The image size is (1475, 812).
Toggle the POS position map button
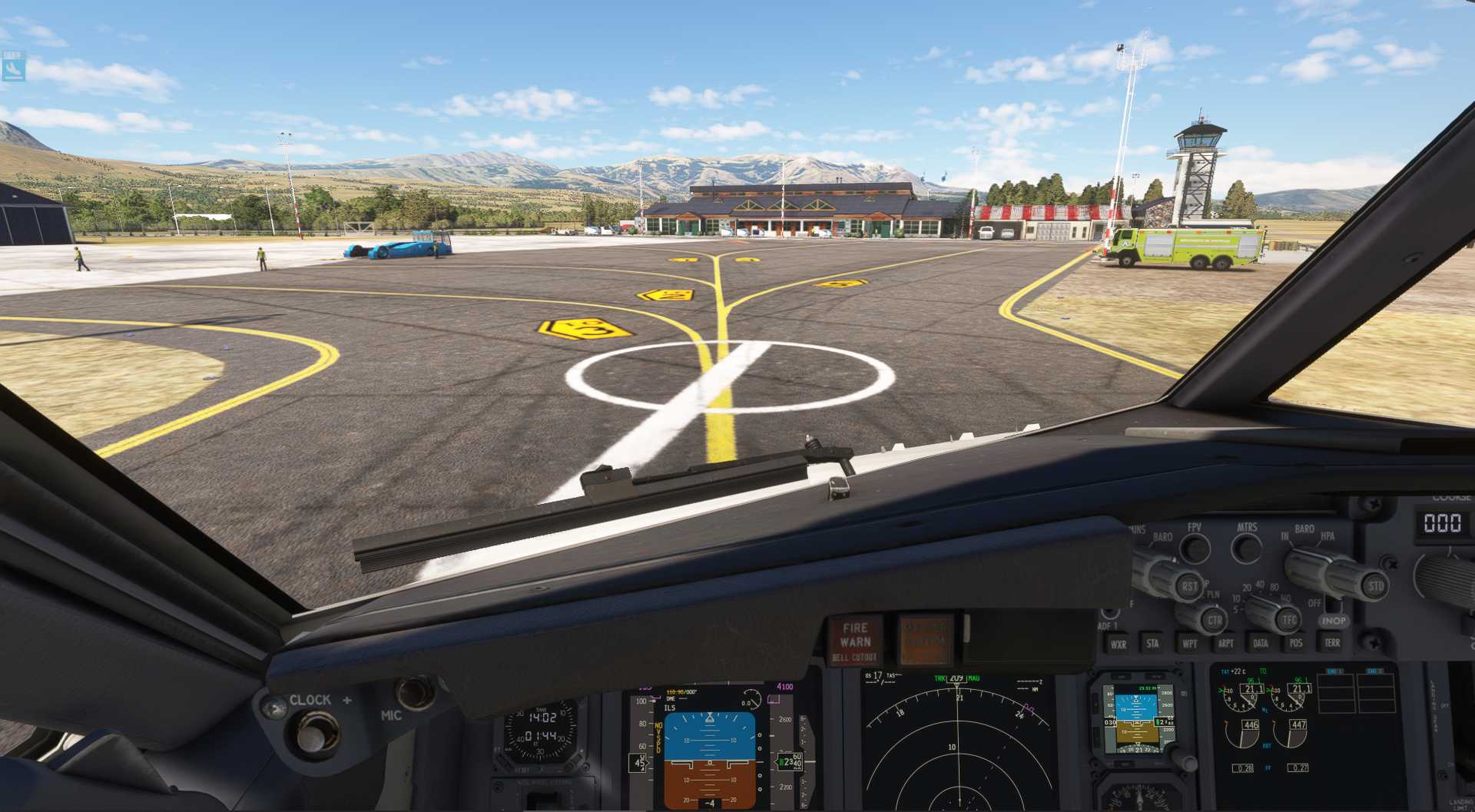(1296, 643)
